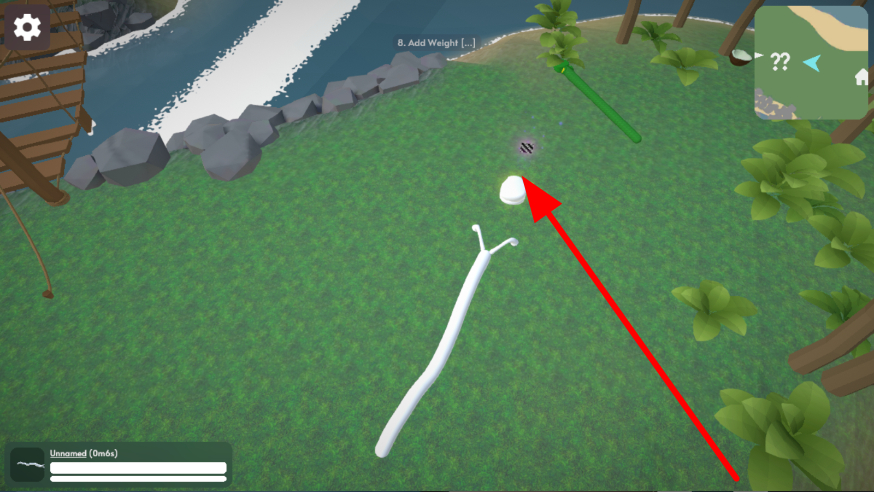Select the worm creature portrait thumbnail
Screen dimensions: 874x492
point(28,465)
